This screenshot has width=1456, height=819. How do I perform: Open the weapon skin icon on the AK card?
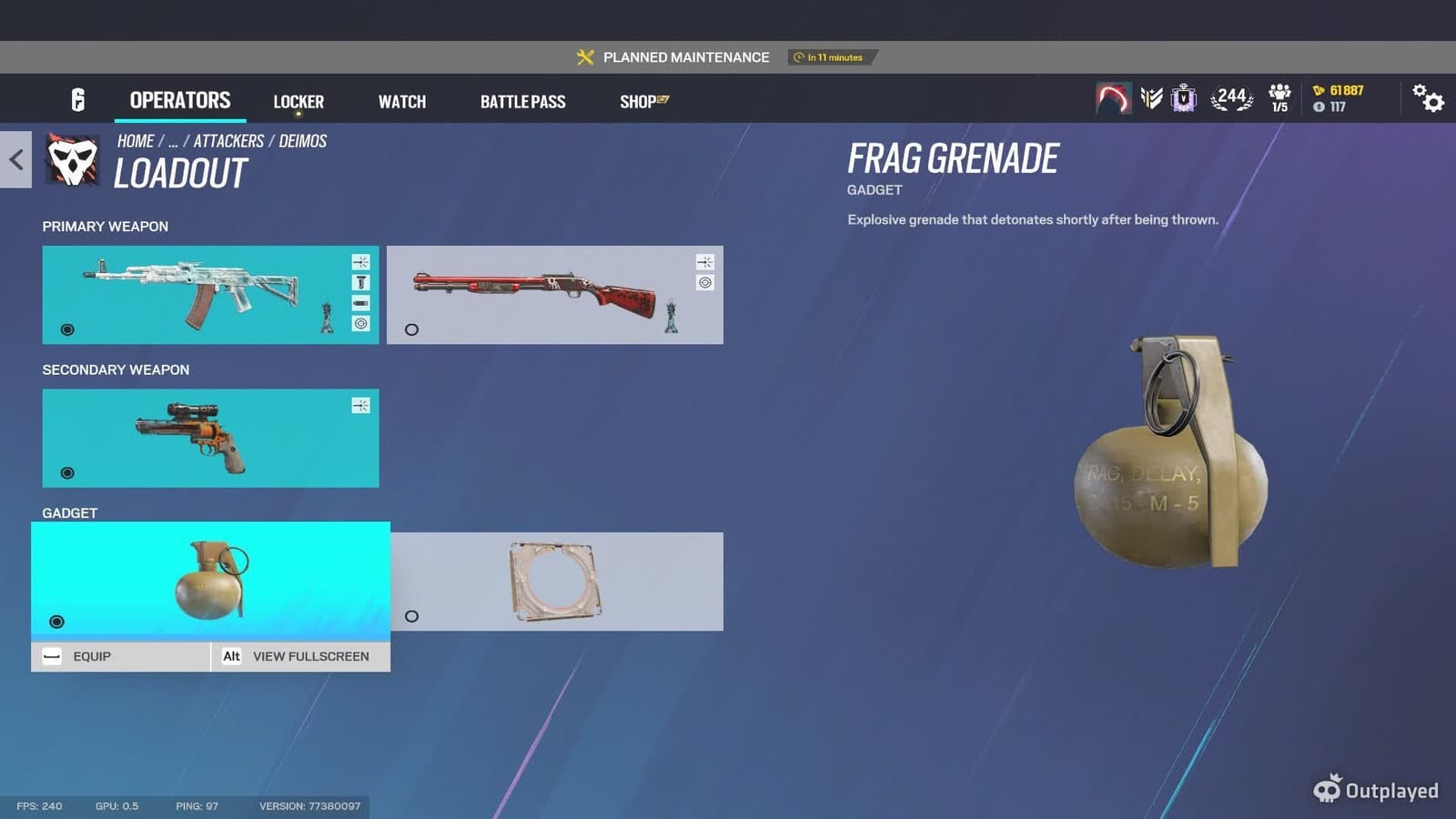tap(361, 322)
